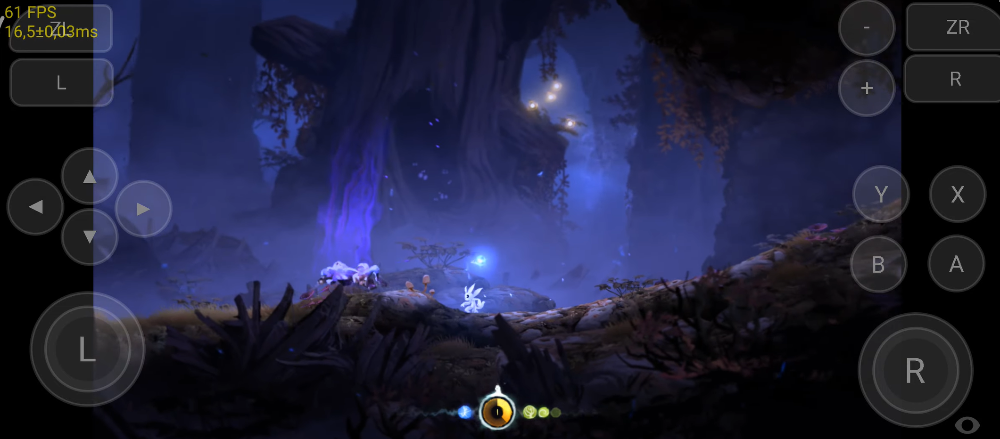Toggle the eye icon to hide overlay controls

(x=967, y=424)
